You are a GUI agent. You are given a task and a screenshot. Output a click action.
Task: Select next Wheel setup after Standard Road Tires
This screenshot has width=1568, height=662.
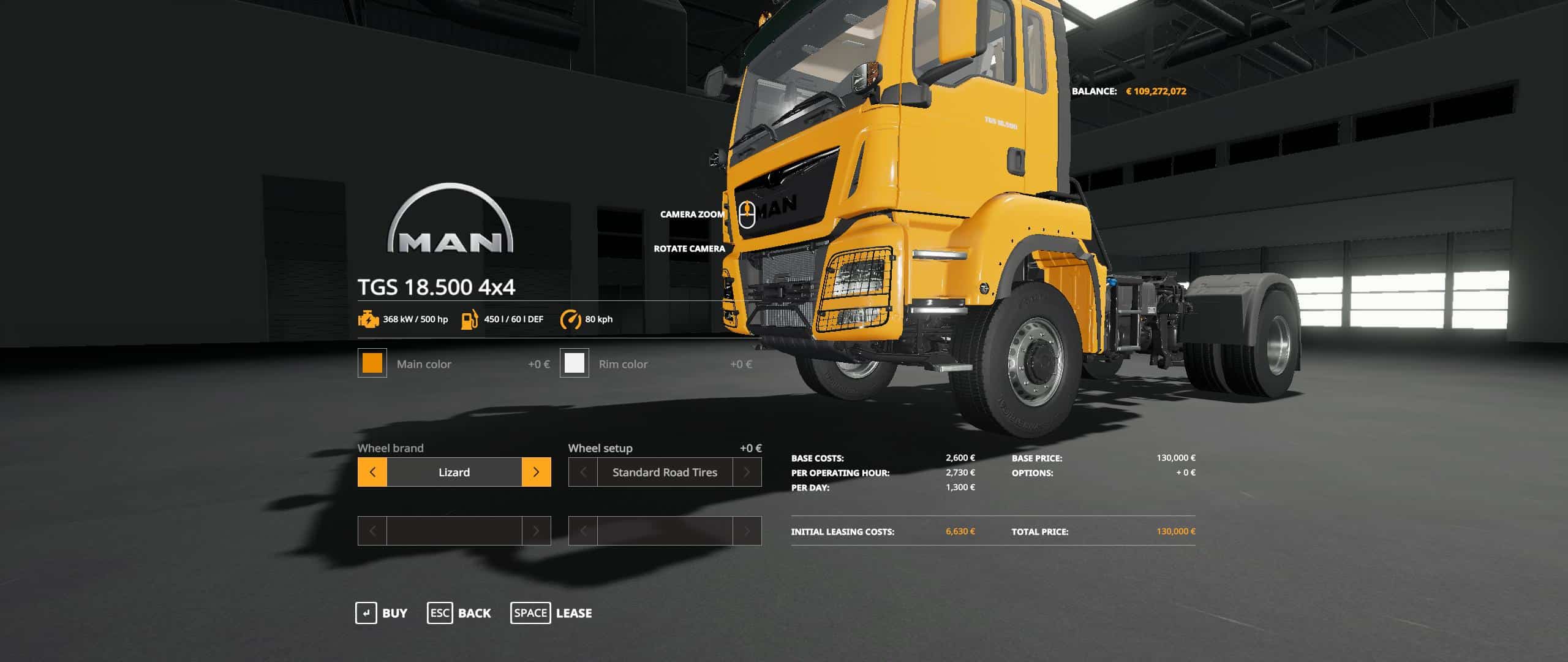point(747,472)
